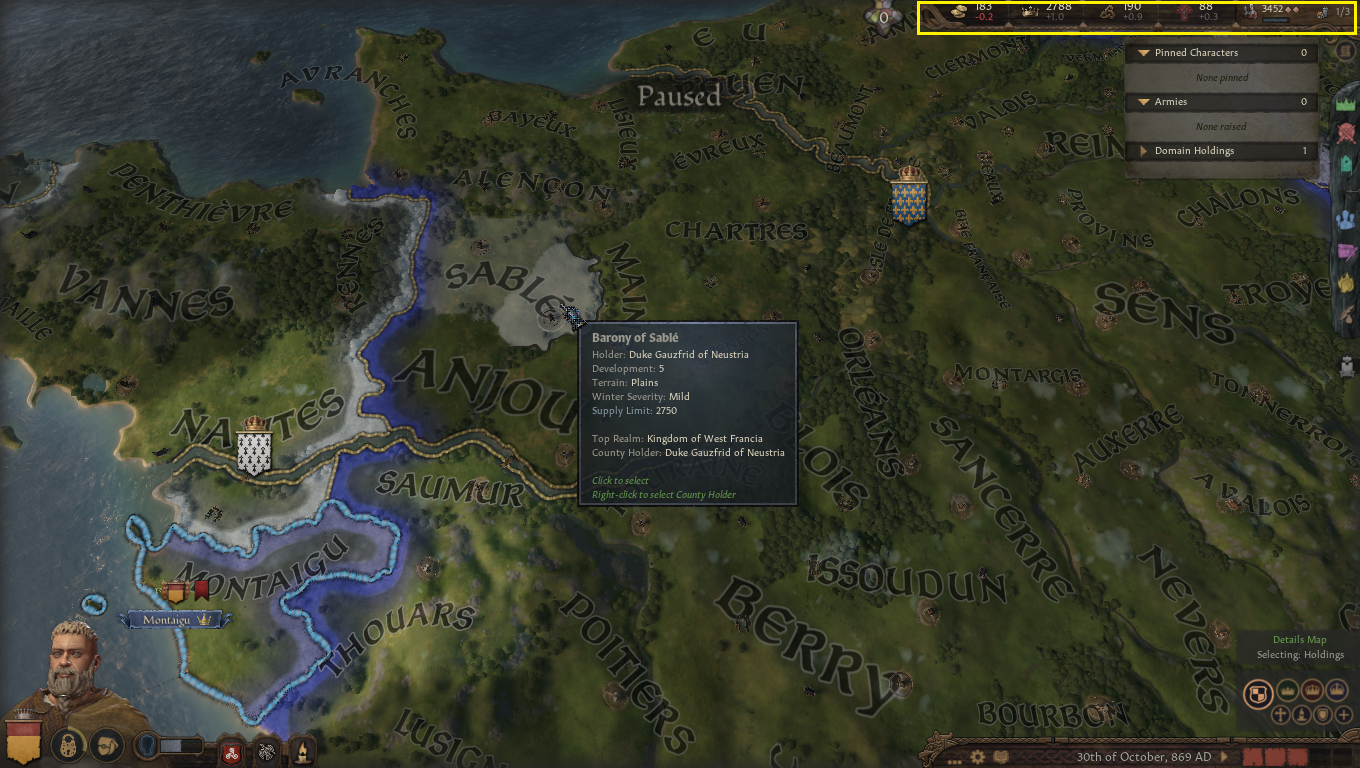Collapse the Armies panel
This screenshot has height=768, width=1360.
1143,102
